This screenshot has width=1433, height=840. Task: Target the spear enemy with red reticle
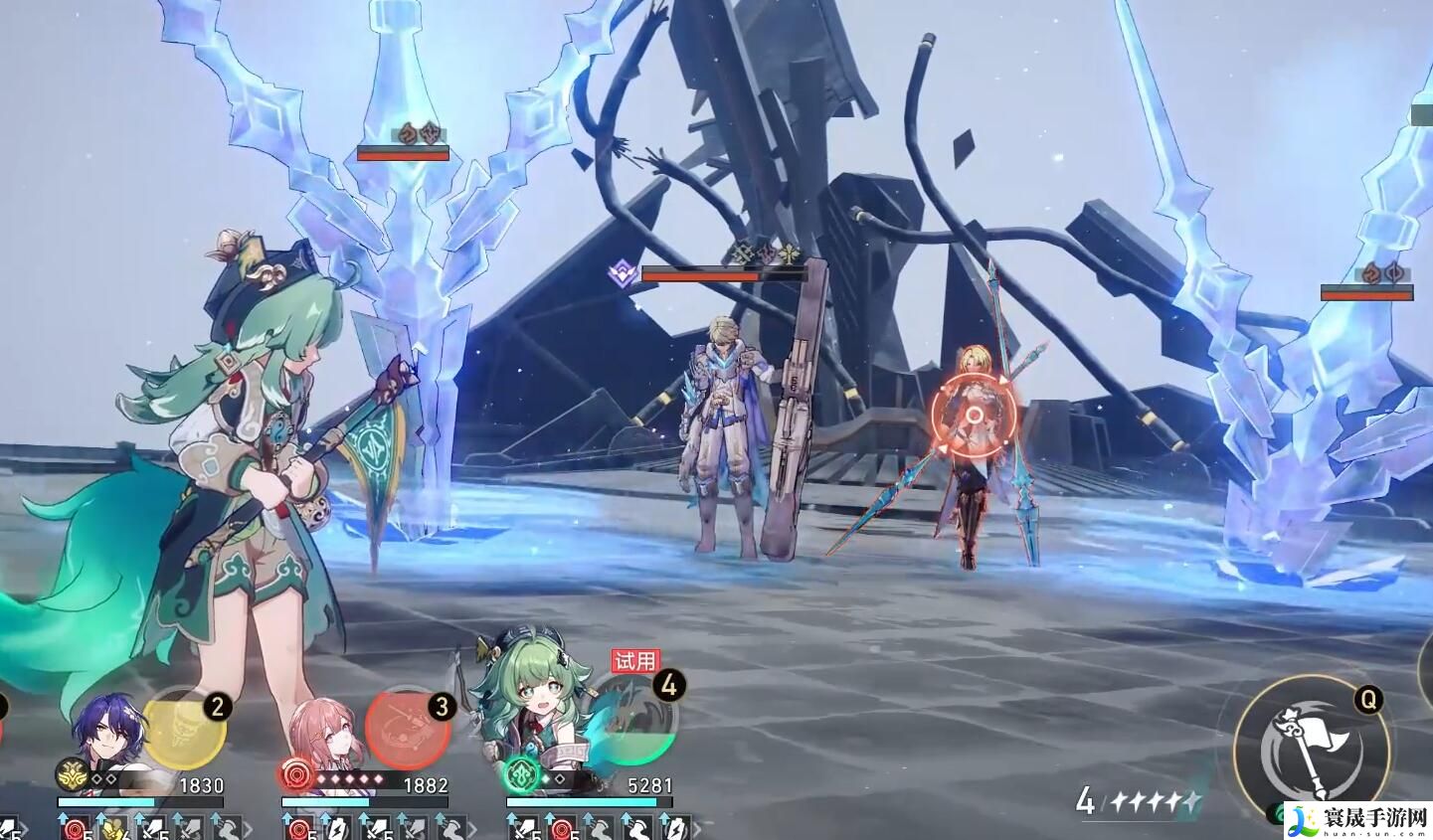(975, 416)
